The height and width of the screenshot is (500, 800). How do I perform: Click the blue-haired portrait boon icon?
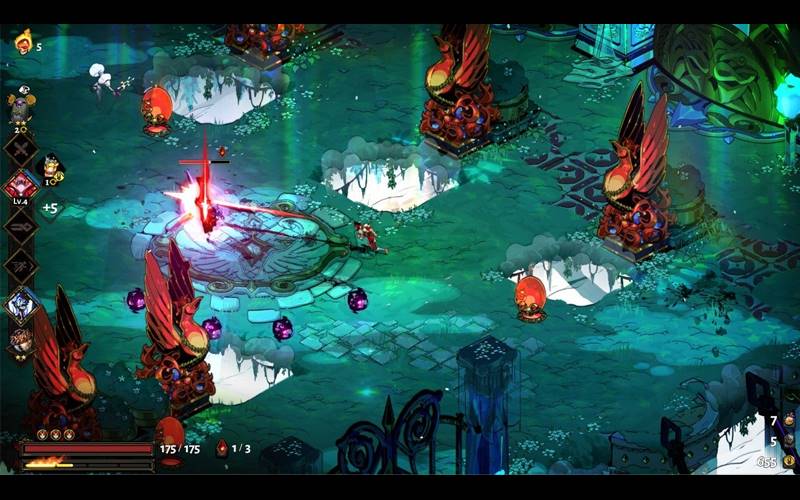coord(20,305)
